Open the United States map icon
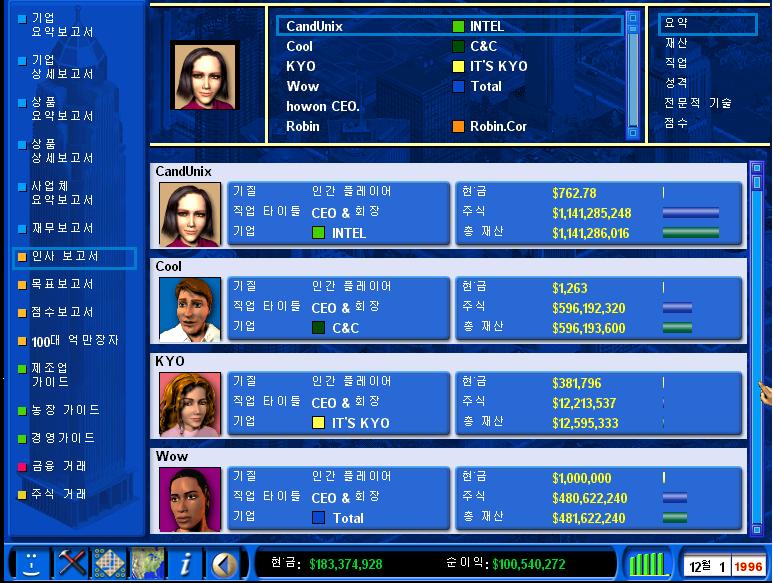The image size is (773, 583). (x=147, y=563)
